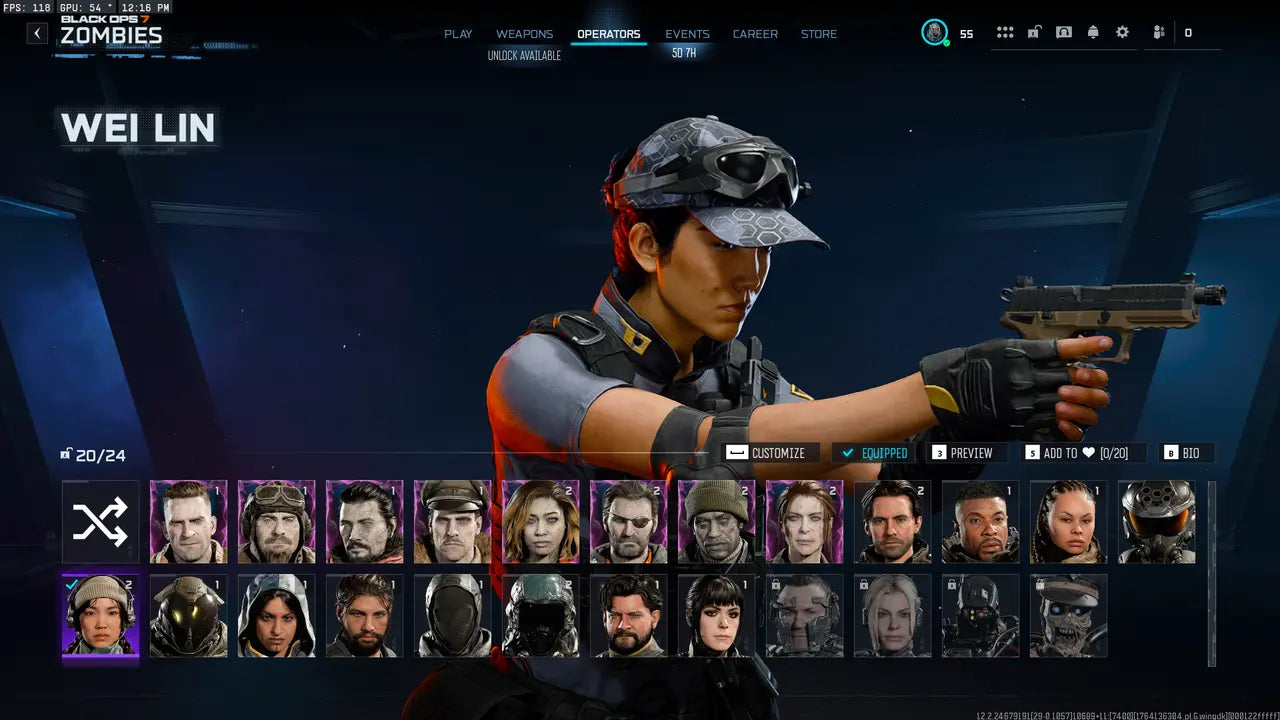This screenshot has height=720, width=1280.
Task: Pick the eyepatch operator portrait
Action: click(x=628, y=522)
